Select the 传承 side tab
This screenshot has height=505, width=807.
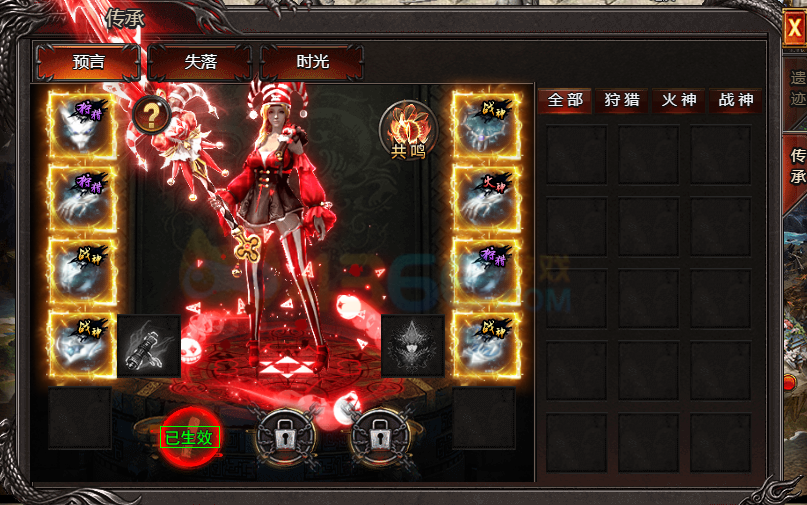point(797,166)
